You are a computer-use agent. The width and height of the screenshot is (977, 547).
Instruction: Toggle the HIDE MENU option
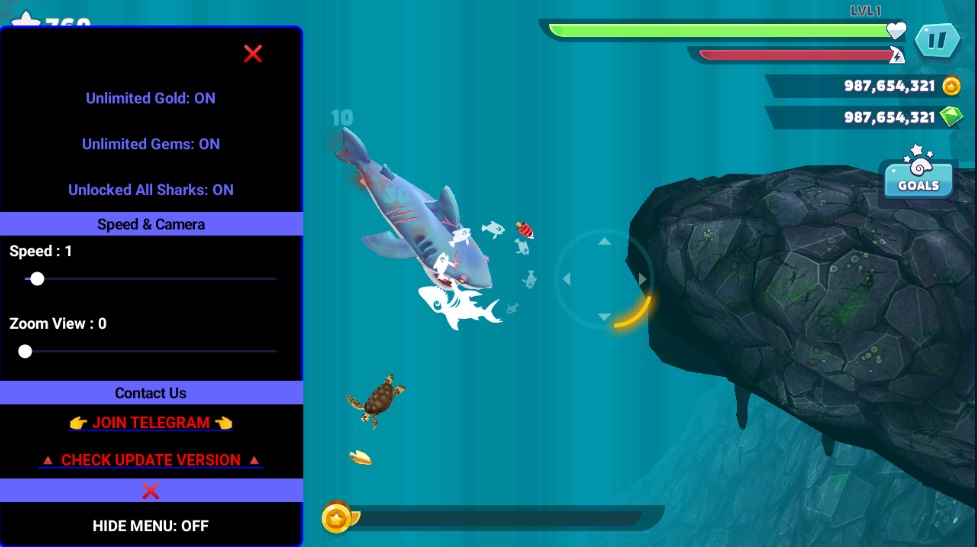pos(150,525)
